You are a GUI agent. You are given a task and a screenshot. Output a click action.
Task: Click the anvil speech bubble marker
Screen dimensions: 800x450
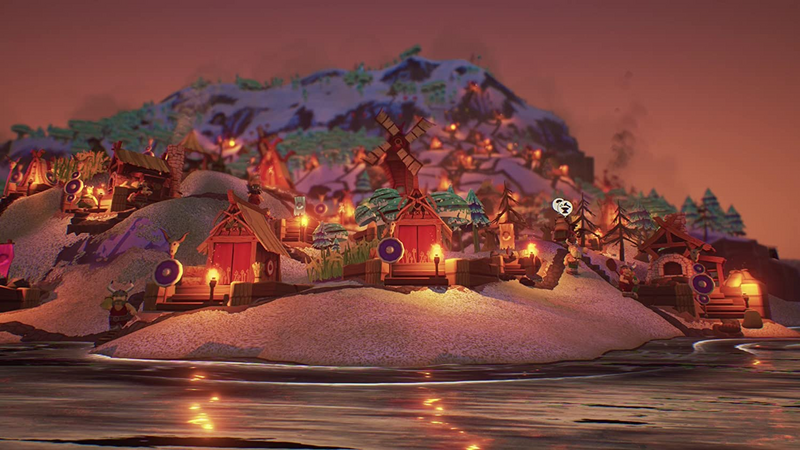point(562,207)
